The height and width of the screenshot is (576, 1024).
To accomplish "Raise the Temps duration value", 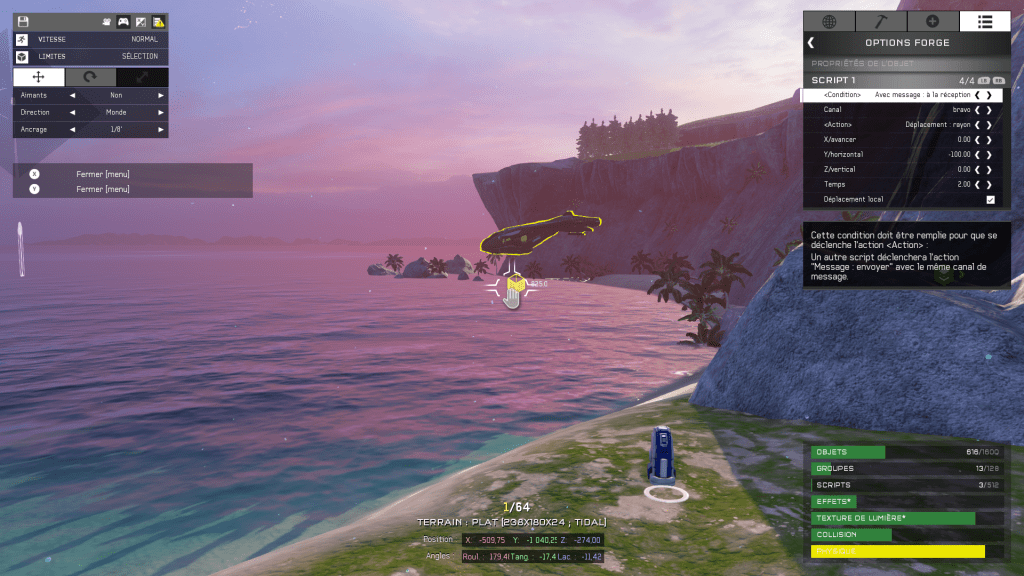I will (990, 185).
